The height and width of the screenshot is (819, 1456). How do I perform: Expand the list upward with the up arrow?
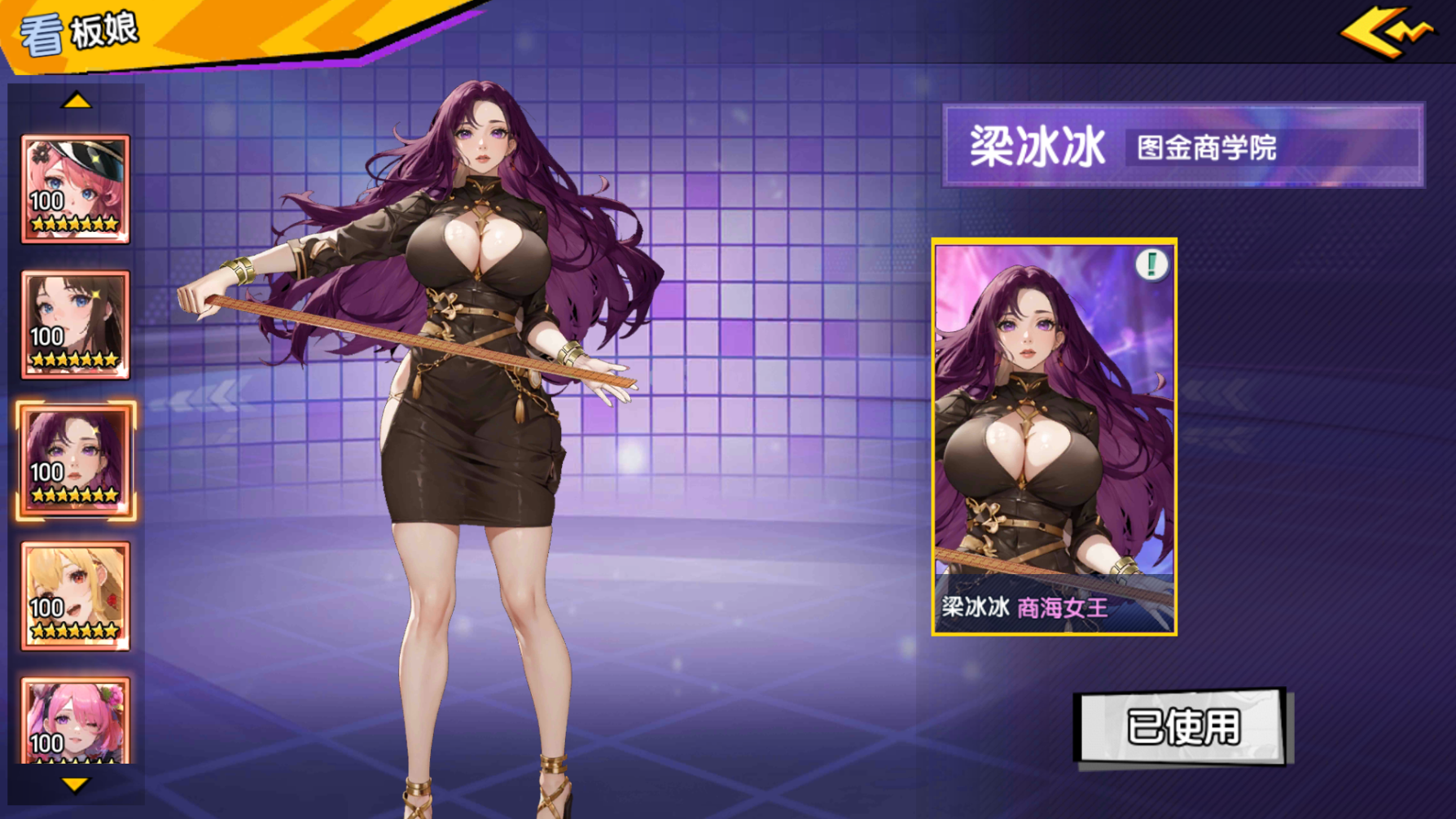click(x=77, y=100)
